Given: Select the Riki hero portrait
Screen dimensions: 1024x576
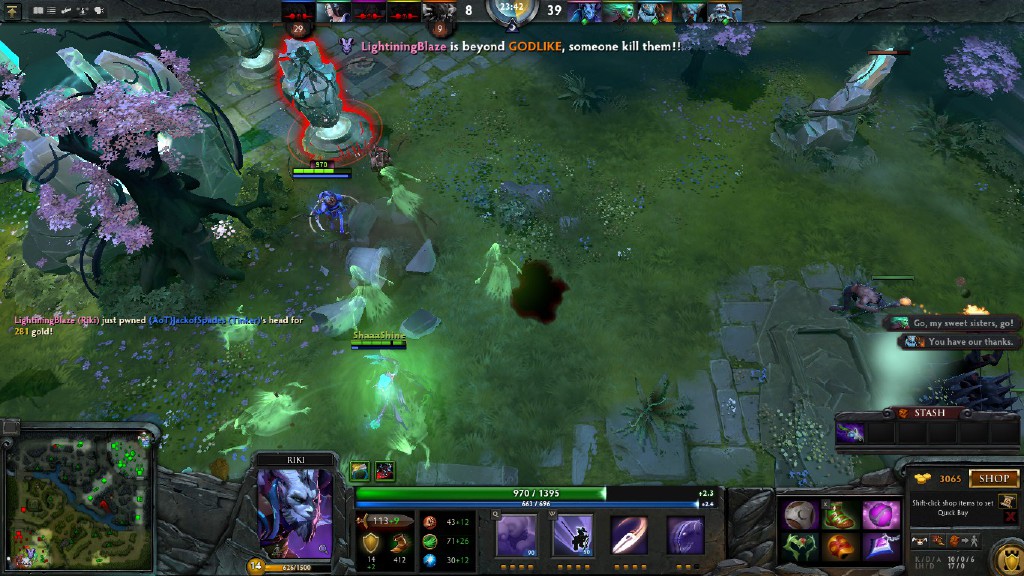Looking at the screenshot, I should click(x=295, y=513).
